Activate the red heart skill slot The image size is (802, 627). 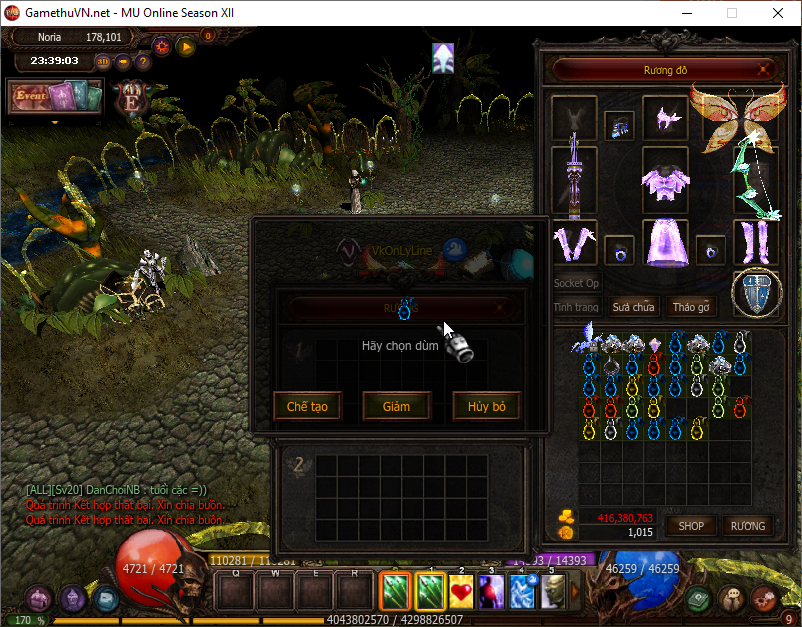coord(461,591)
